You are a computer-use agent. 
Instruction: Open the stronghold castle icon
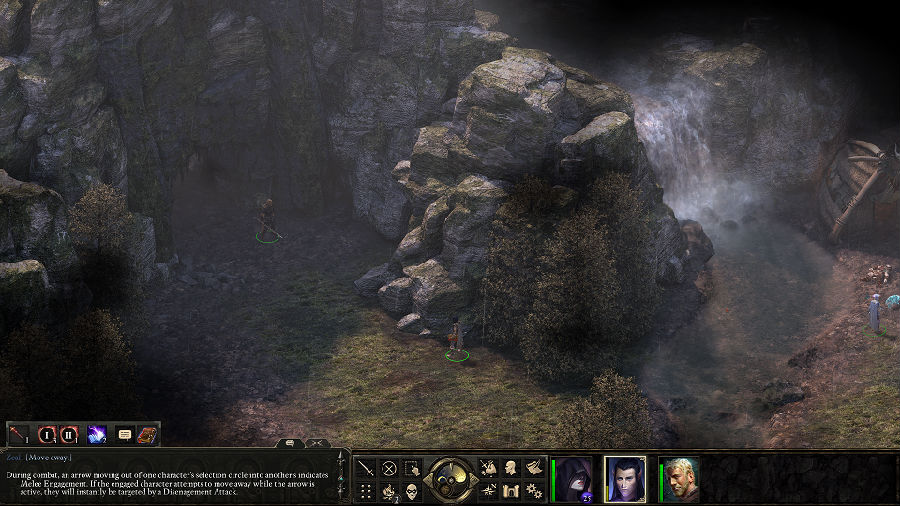click(x=511, y=491)
